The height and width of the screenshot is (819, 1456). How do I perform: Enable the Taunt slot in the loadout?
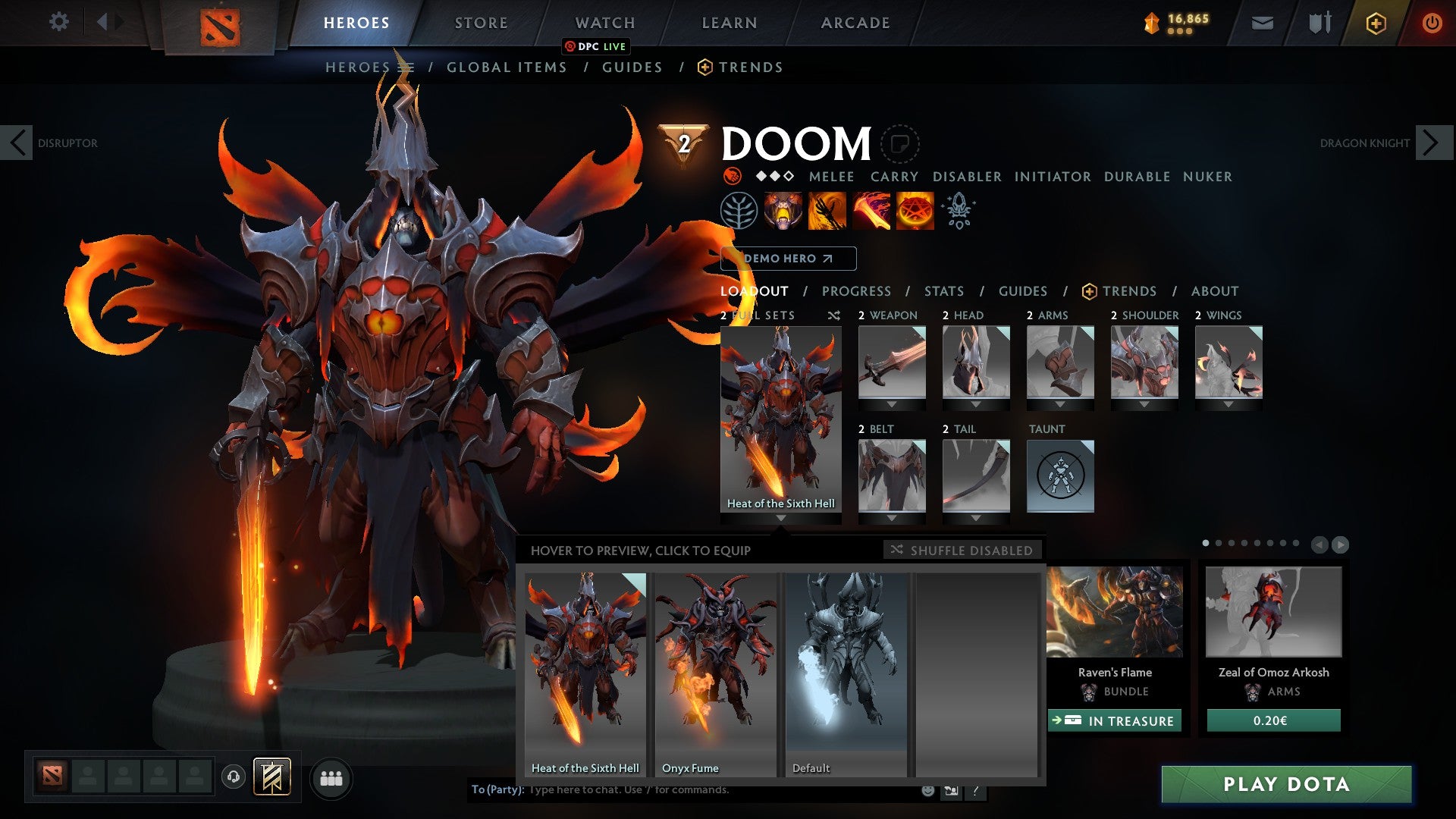[1060, 476]
